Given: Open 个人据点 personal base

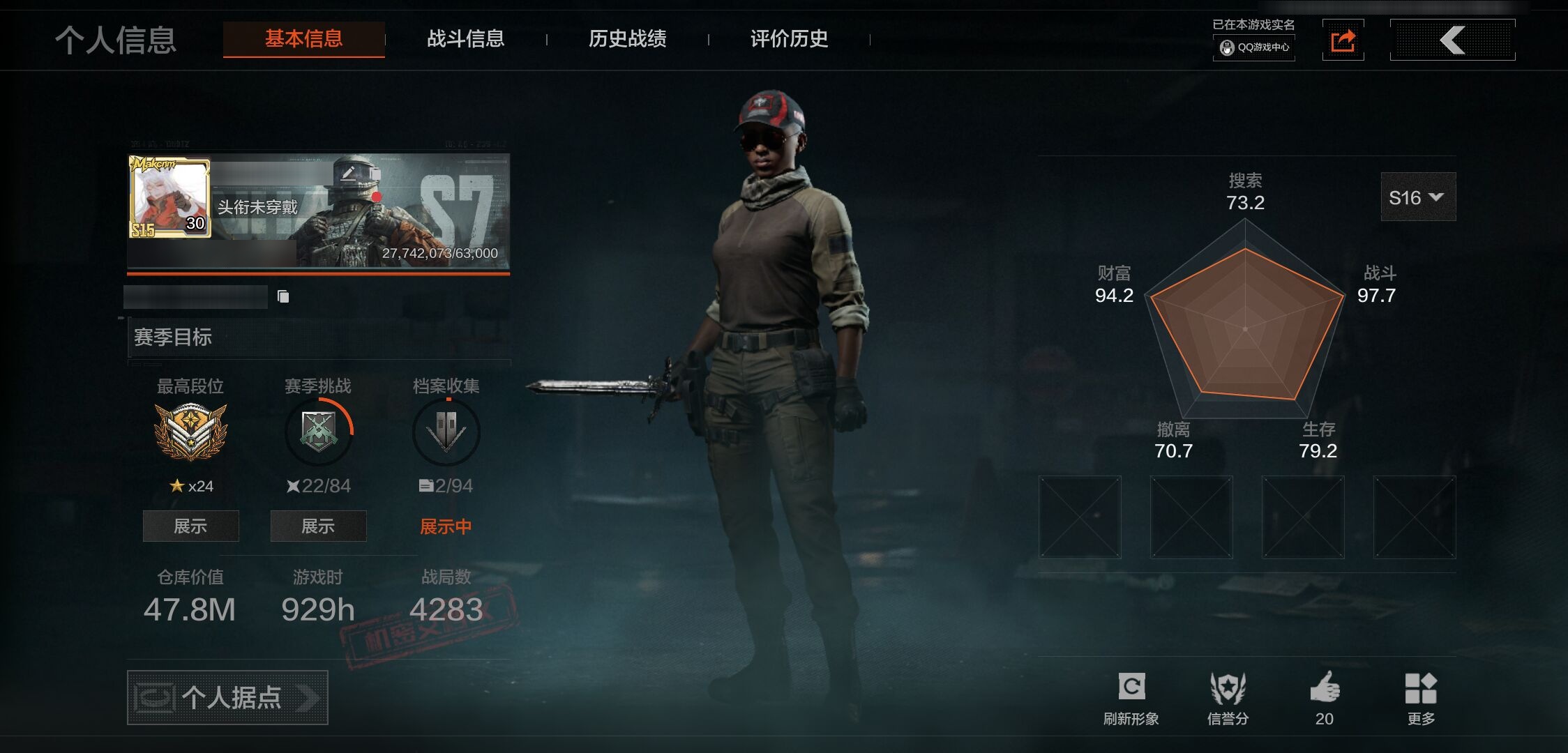Looking at the screenshot, I should point(227,697).
